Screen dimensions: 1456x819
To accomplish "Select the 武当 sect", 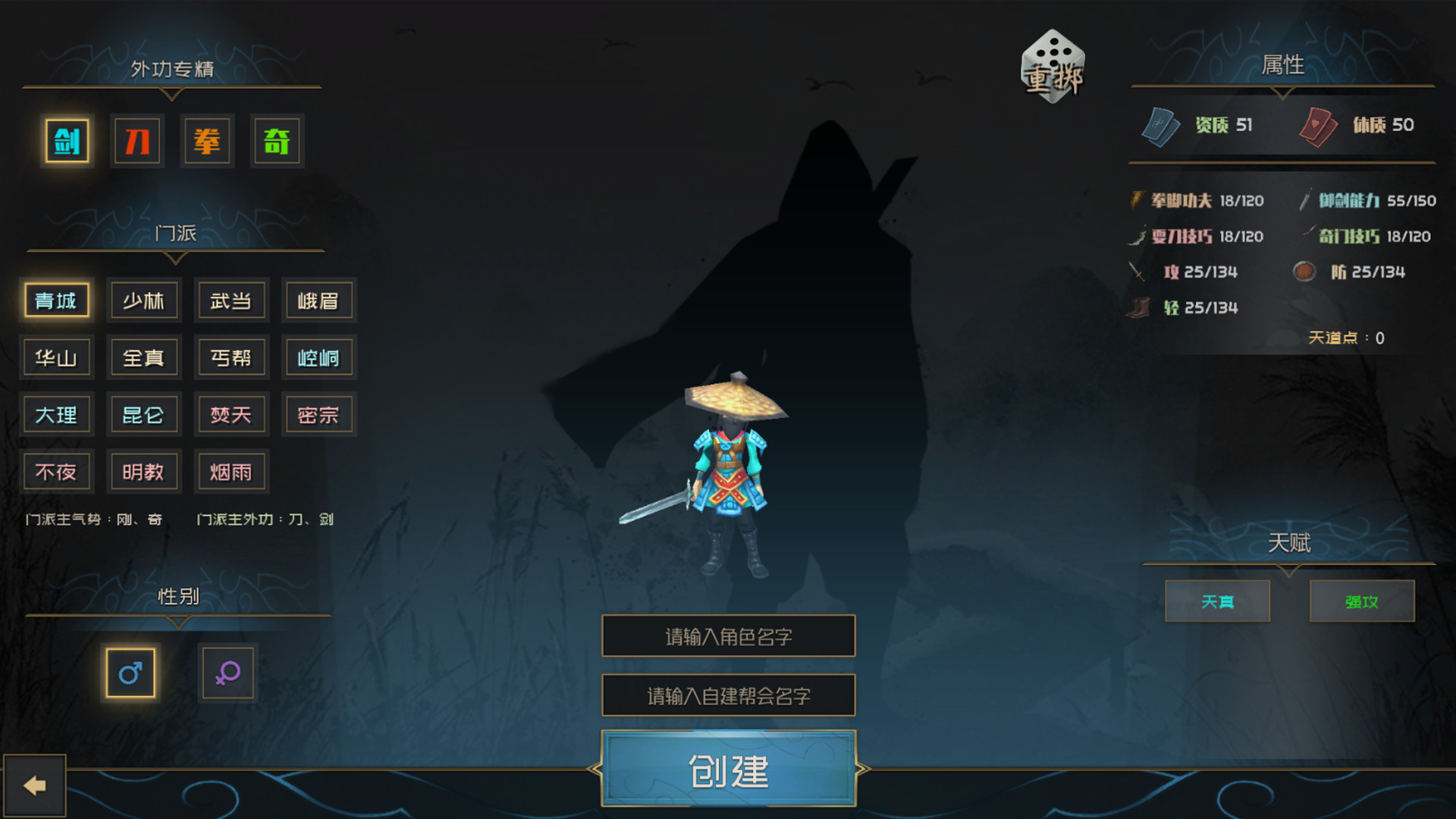I will (x=231, y=300).
